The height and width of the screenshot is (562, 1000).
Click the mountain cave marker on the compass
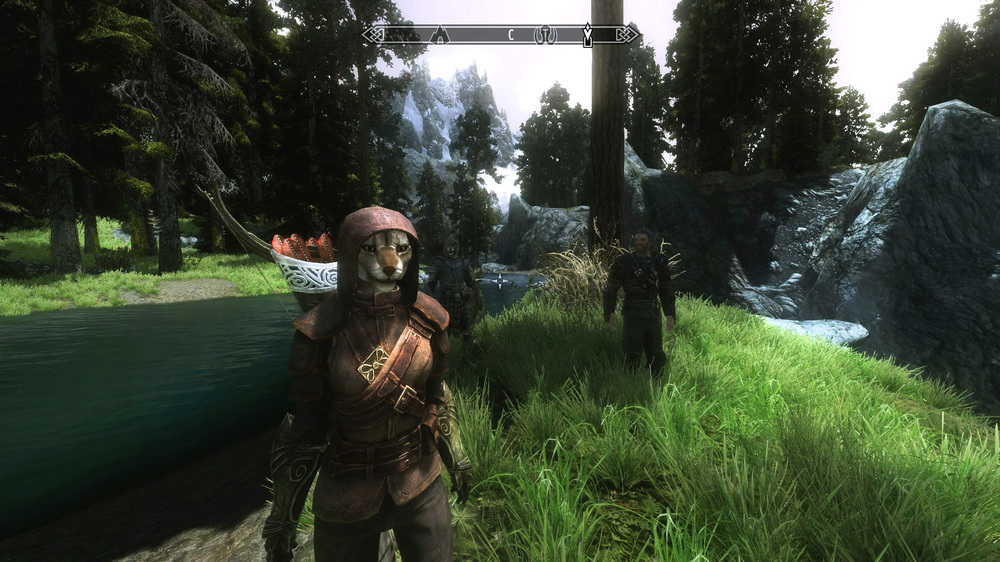click(438, 35)
